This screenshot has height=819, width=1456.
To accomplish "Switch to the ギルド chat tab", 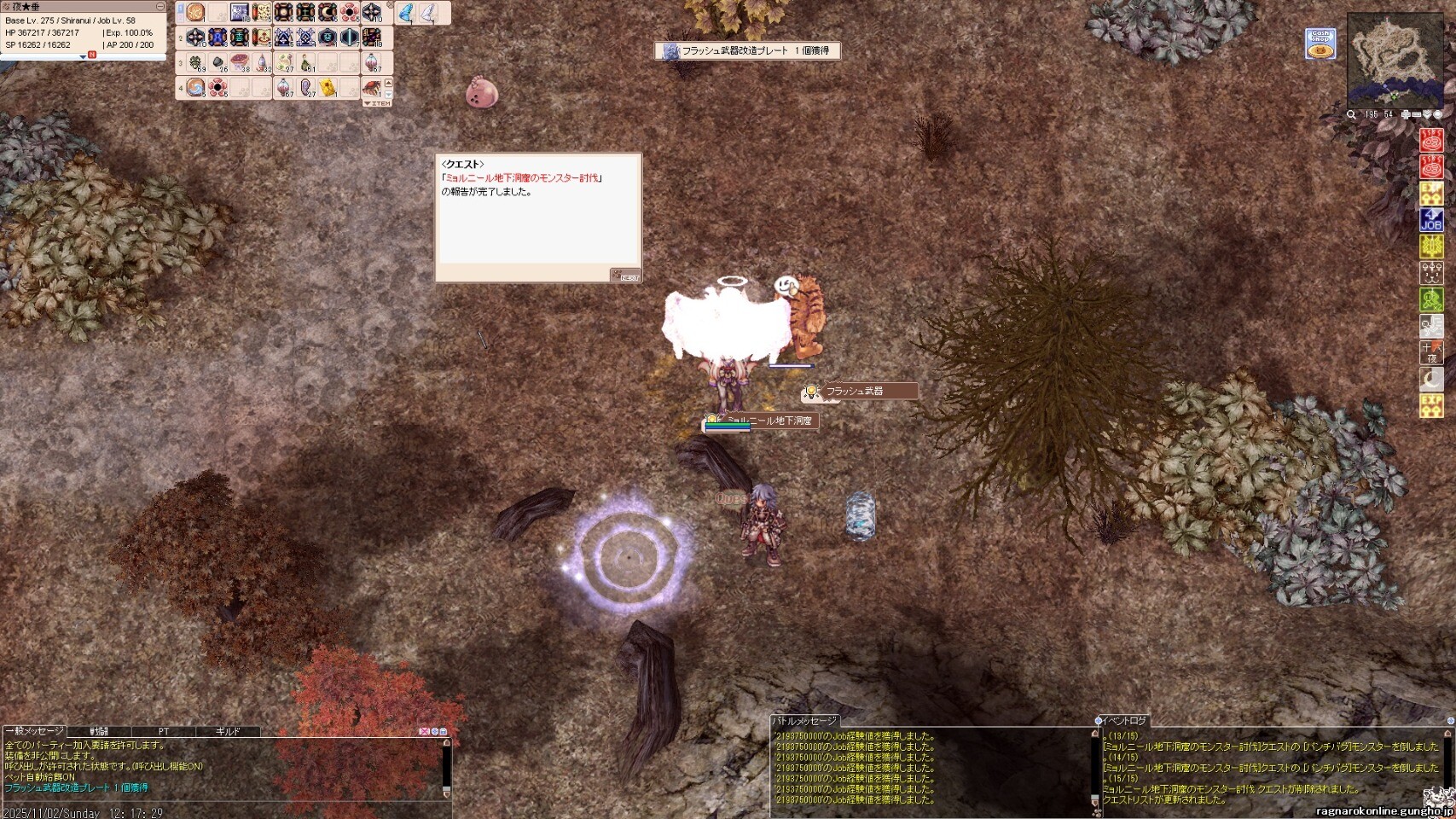I will 228,731.
